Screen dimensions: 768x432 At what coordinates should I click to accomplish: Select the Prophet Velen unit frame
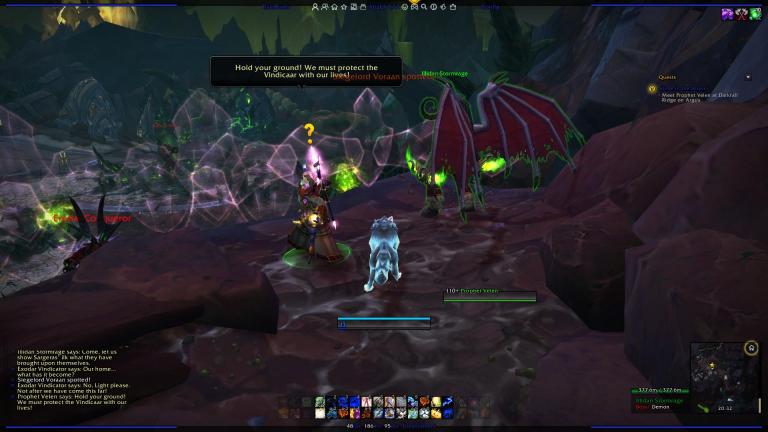pyautogui.click(x=490, y=294)
